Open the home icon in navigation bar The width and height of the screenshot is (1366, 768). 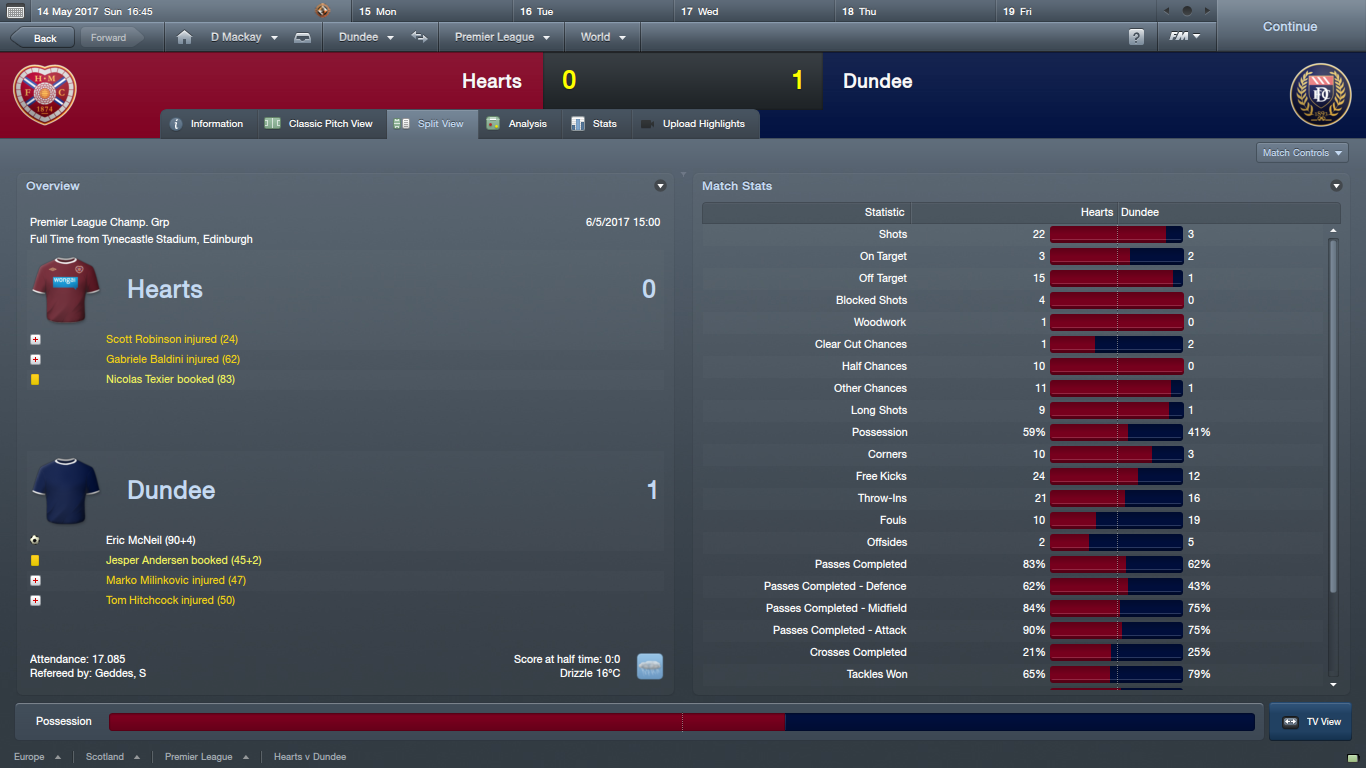[x=184, y=37]
